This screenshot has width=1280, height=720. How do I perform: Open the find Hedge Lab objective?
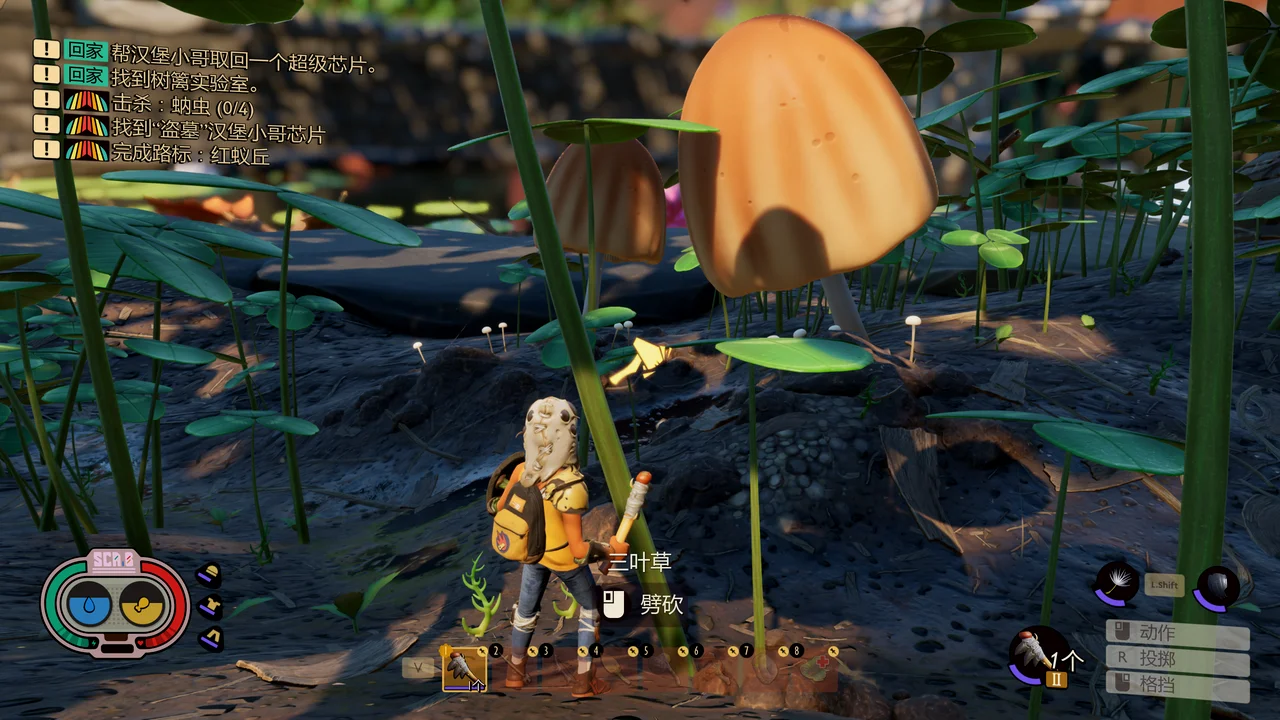(185, 75)
